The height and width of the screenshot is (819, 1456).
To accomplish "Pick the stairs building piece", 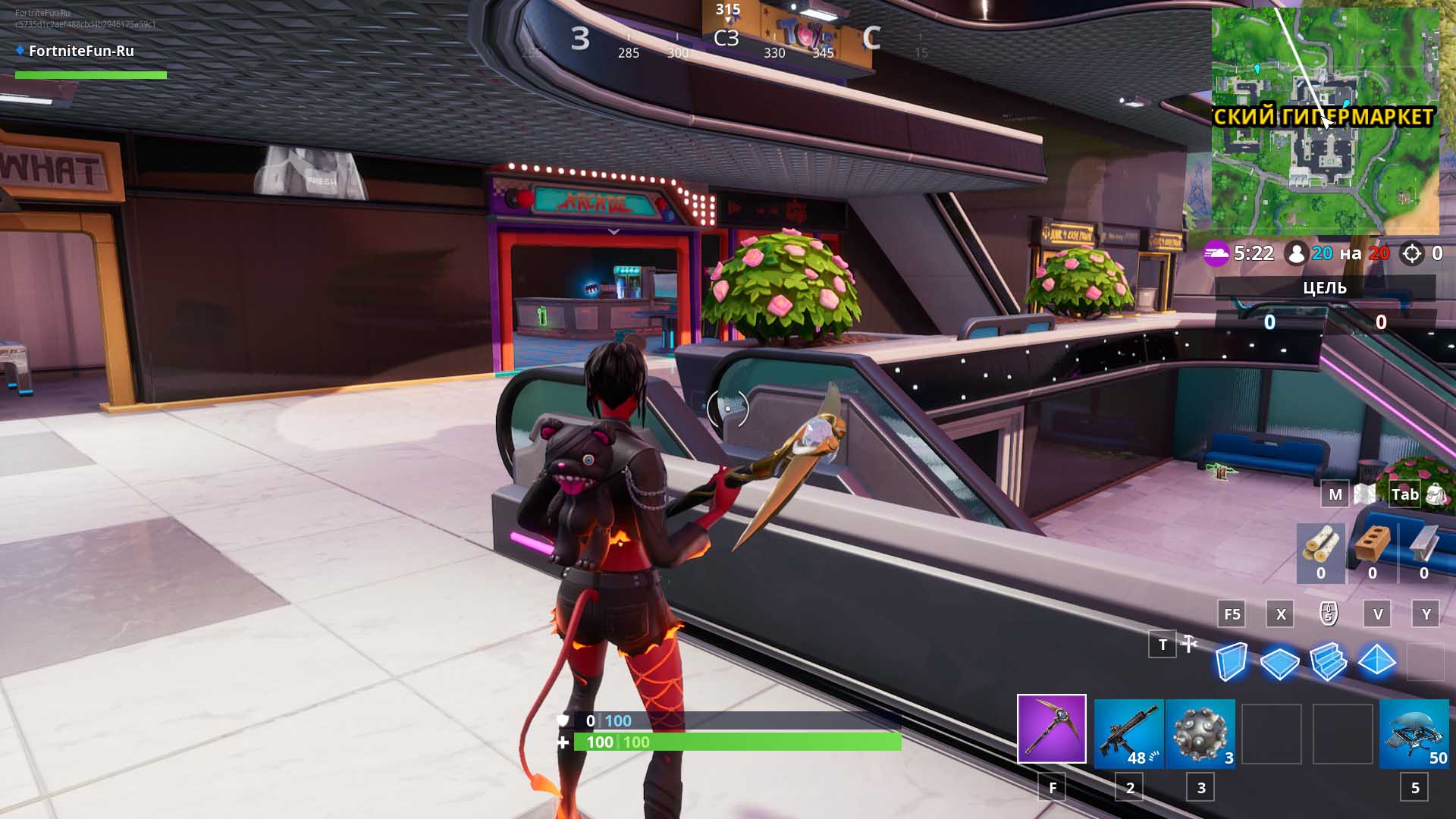I will tap(1328, 661).
